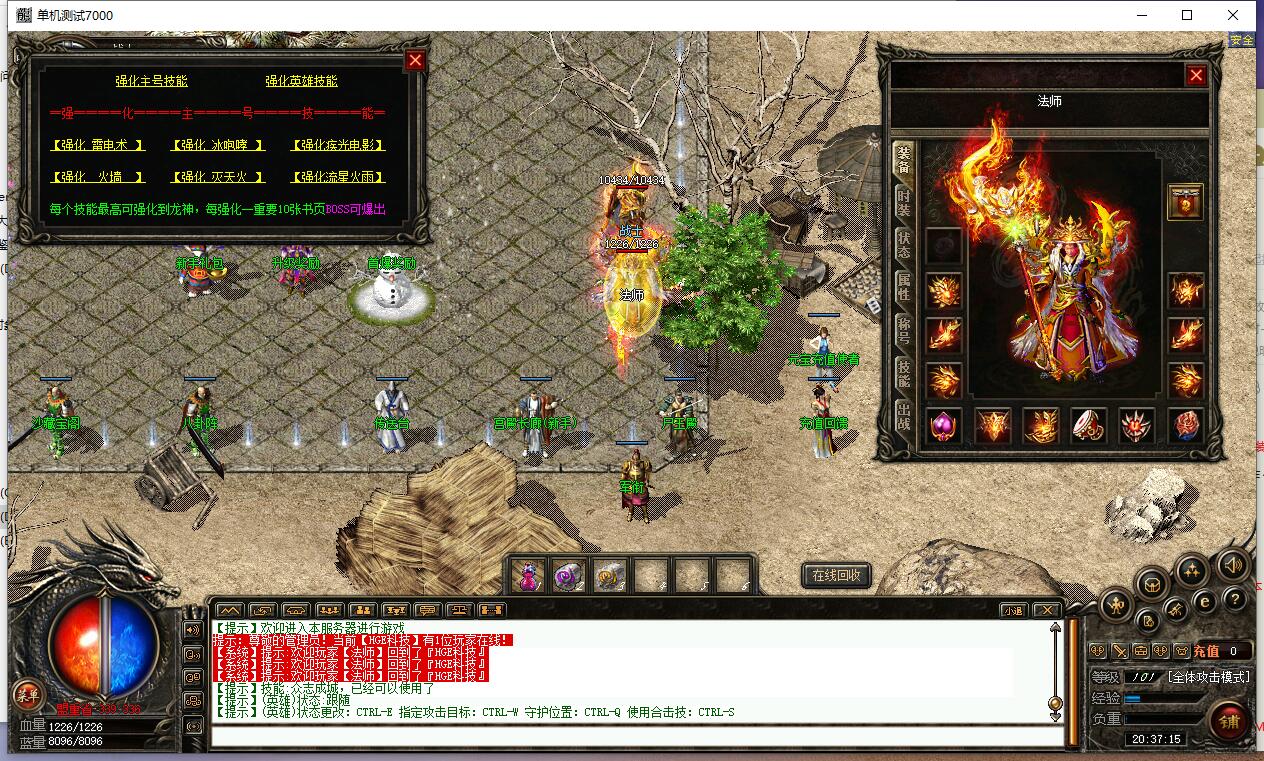Open the 技能 tab in character window
1264x761 pixels.
coord(904,373)
